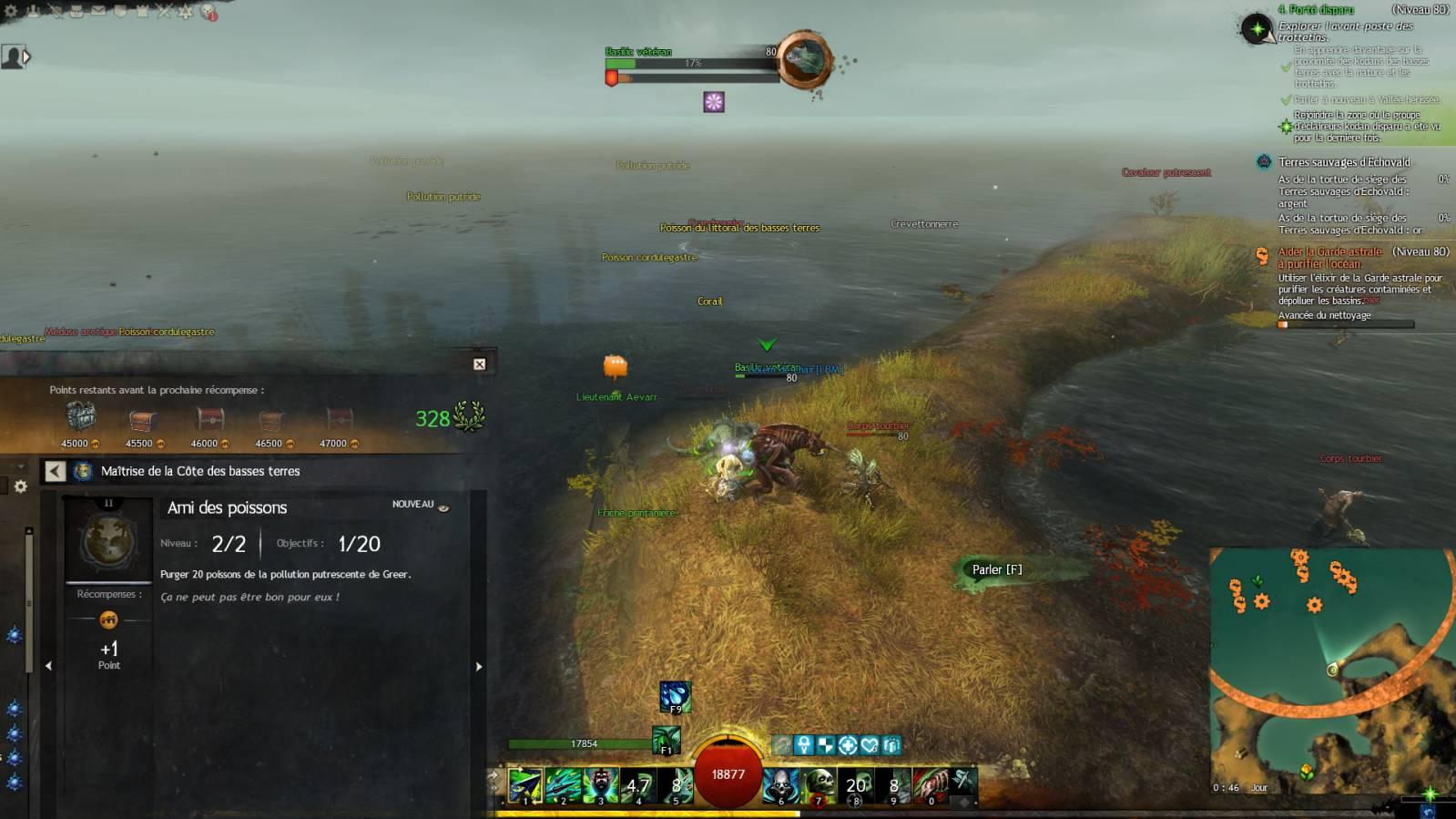1456x819 pixels.
Task: Activate weapon skill in slot 1
Action: click(x=525, y=785)
